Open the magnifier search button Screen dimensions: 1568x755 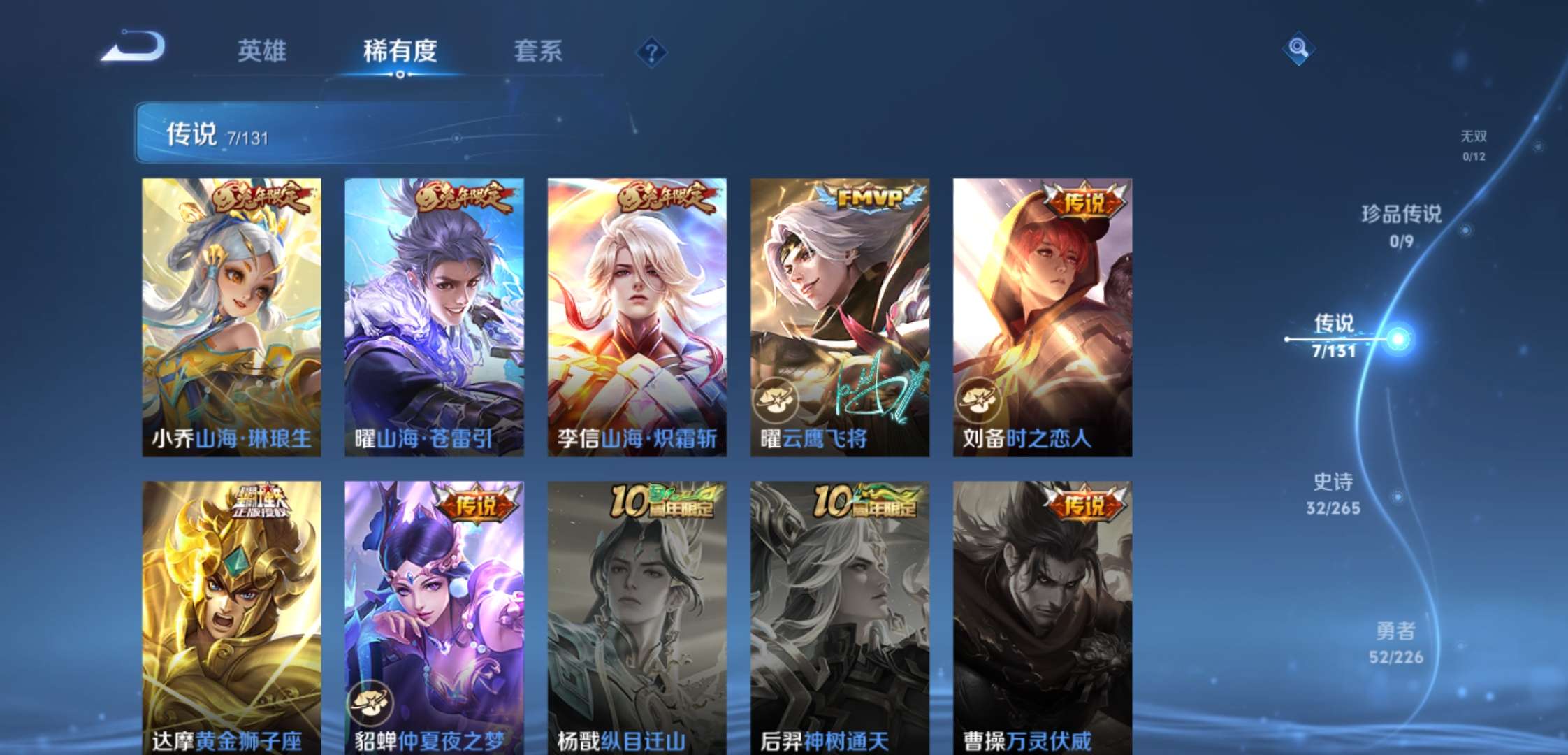(1298, 48)
